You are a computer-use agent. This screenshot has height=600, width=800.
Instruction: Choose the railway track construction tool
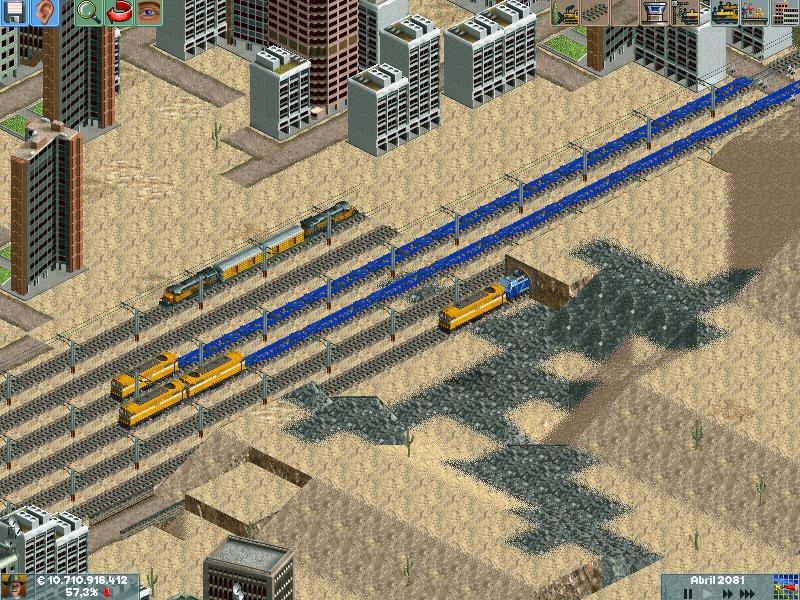(x=595, y=13)
